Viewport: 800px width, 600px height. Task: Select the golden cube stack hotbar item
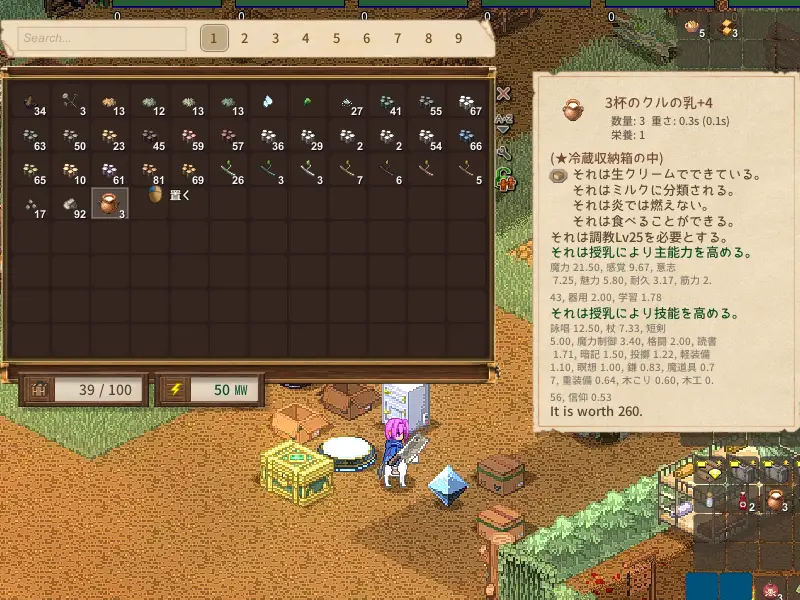click(x=727, y=27)
